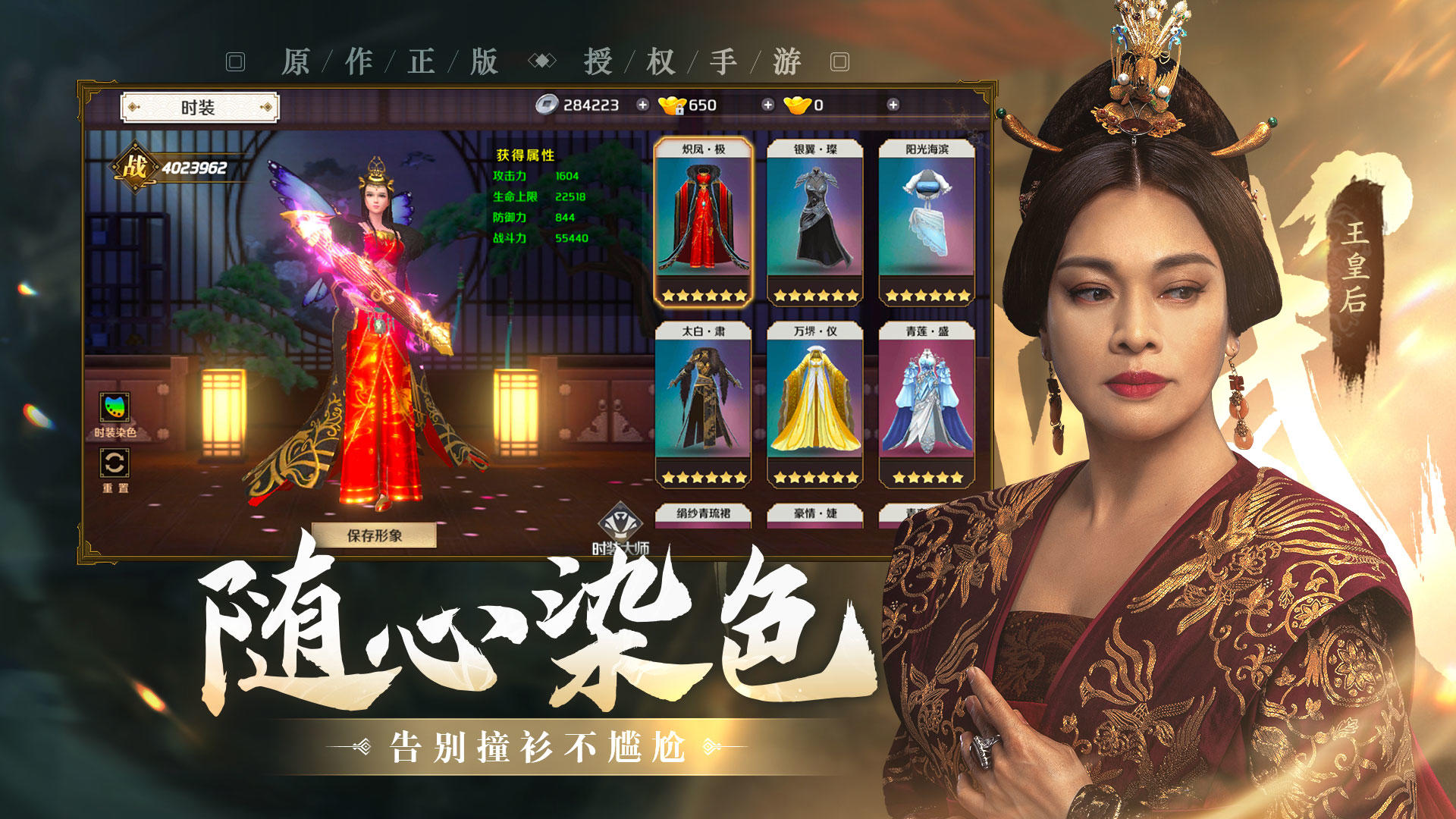This screenshot has height=819, width=1456.
Task: Click the plus icon beside 284223 coins
Action: tap(642, 105)
